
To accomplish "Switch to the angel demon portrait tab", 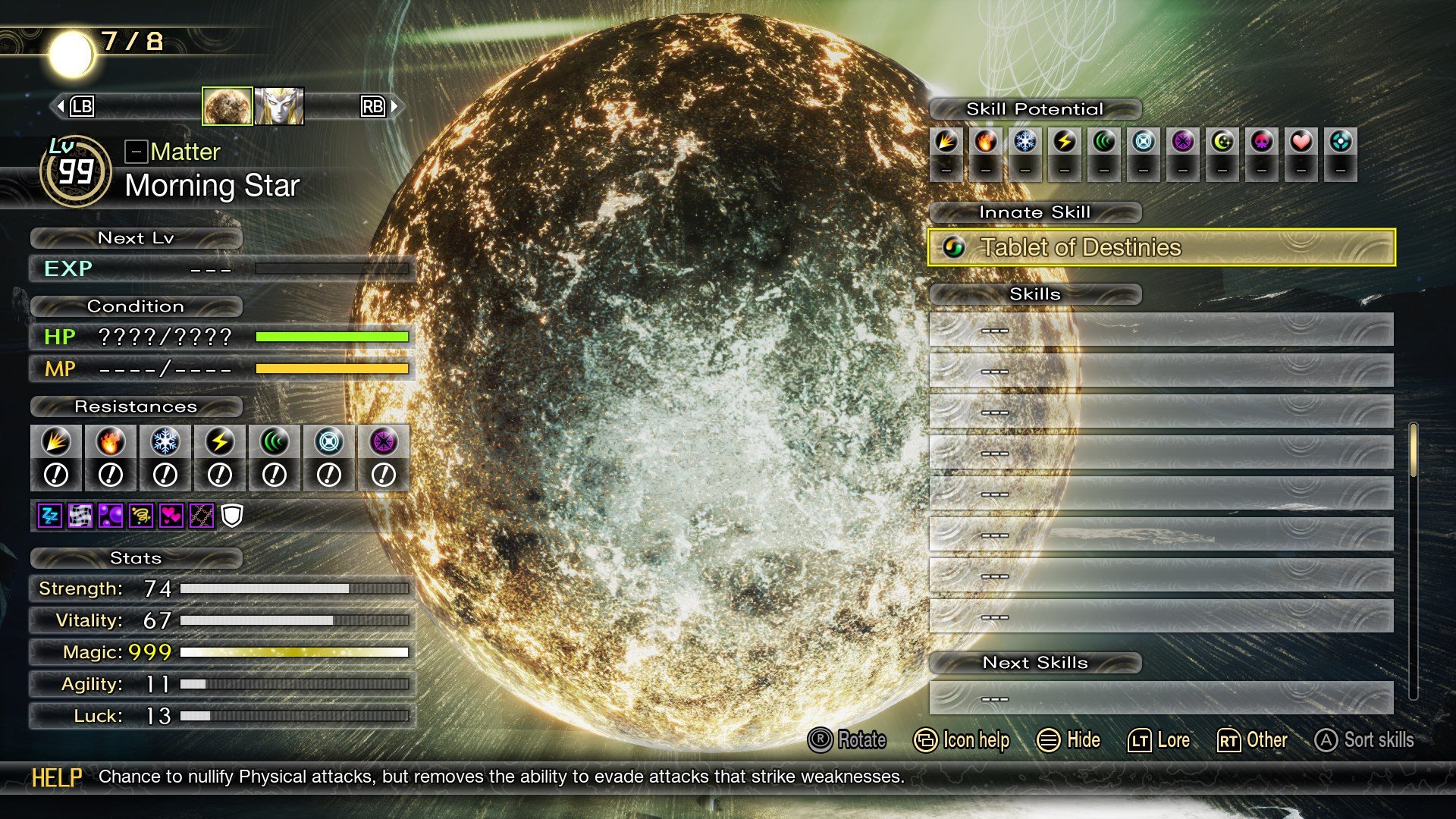I will pyautogui.click(x=280, y=105).
